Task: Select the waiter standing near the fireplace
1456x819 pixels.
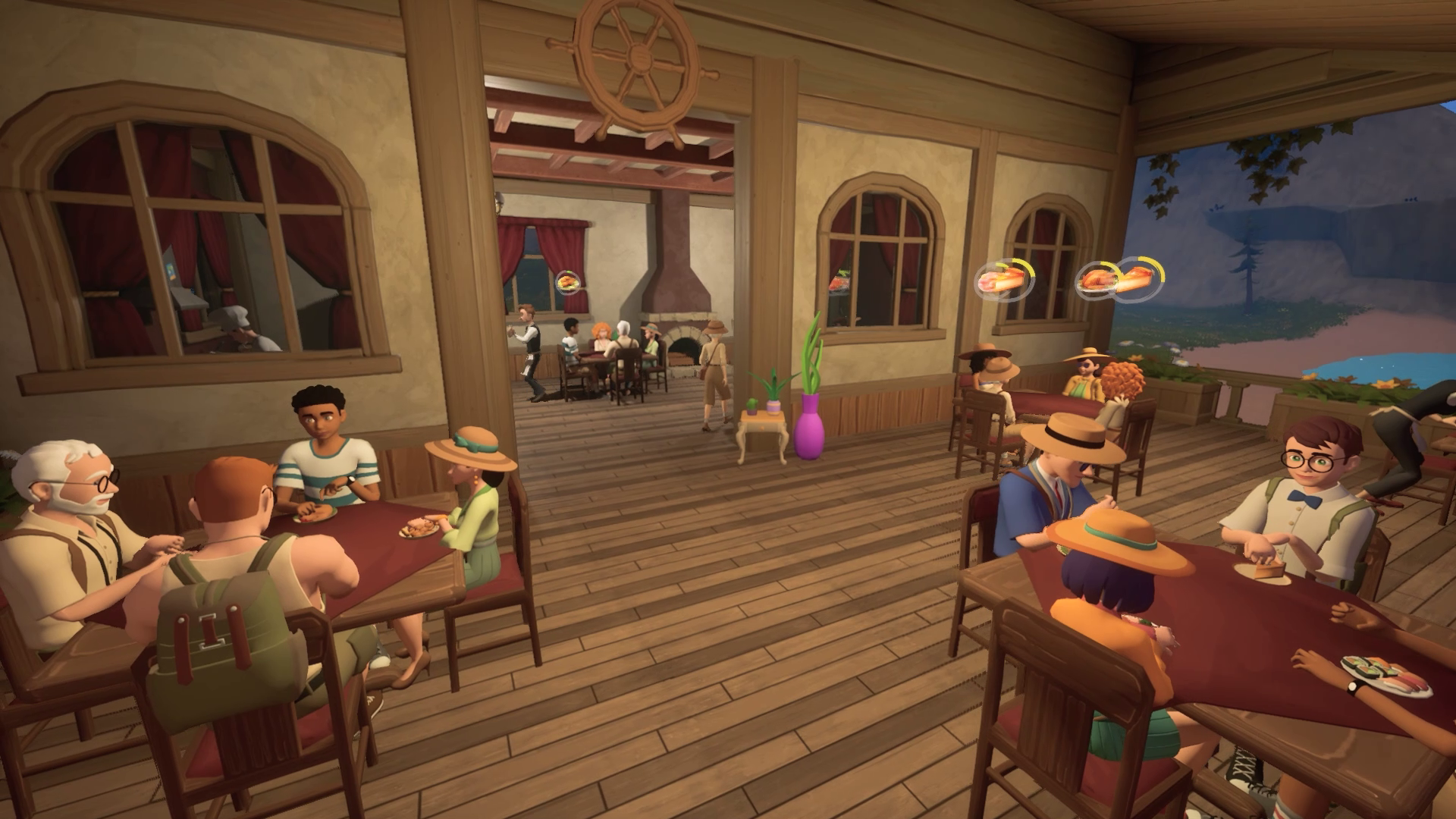Action: [531, 349]
